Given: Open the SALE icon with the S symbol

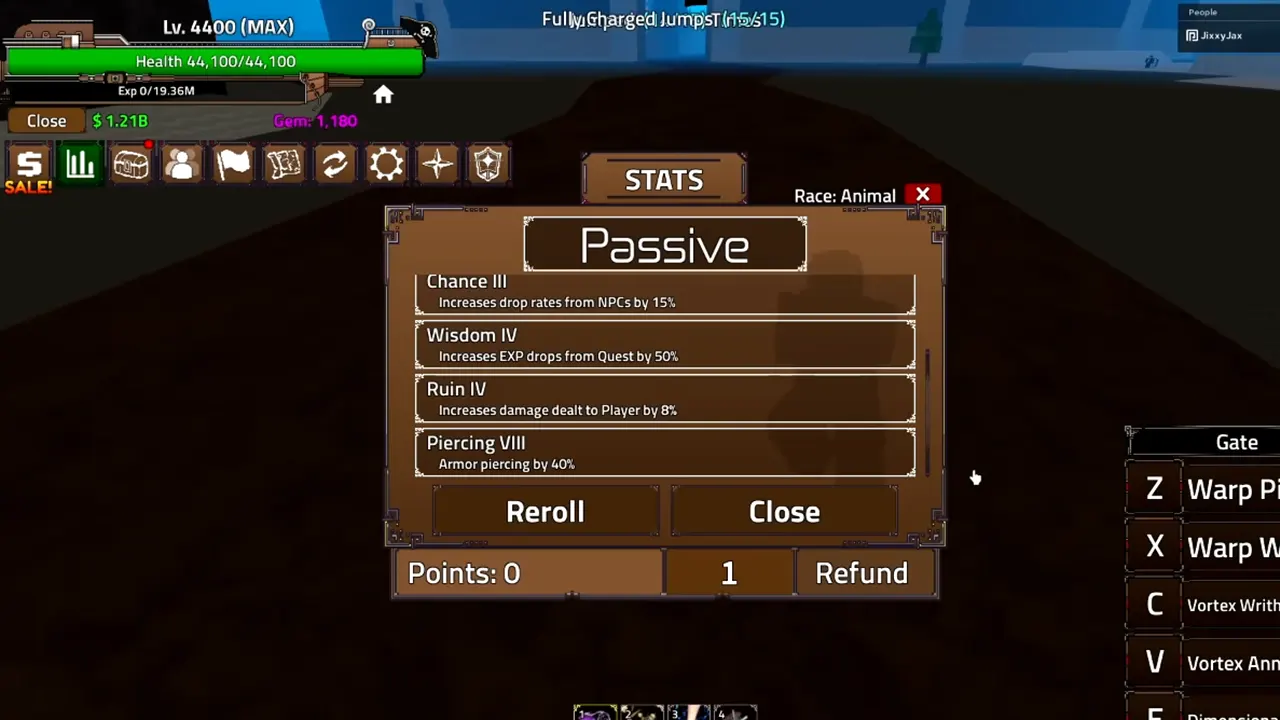Looking at the screenshot, I should coord(27,164).
